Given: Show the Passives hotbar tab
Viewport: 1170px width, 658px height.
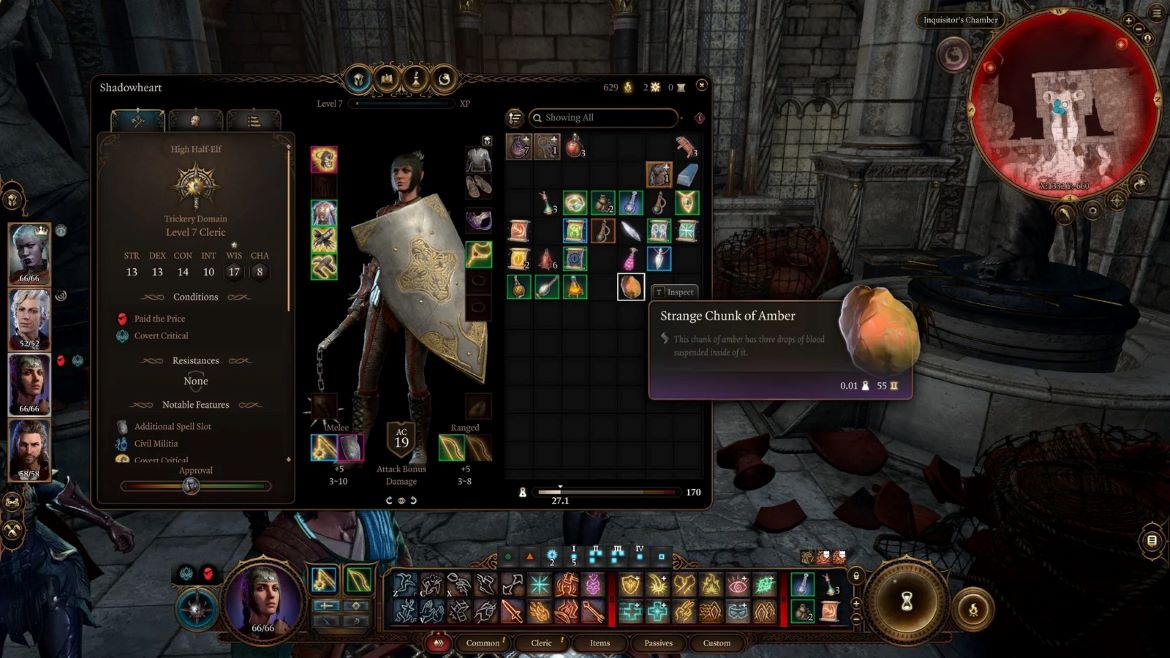Looking at the screenshot, I should (658, 643).
